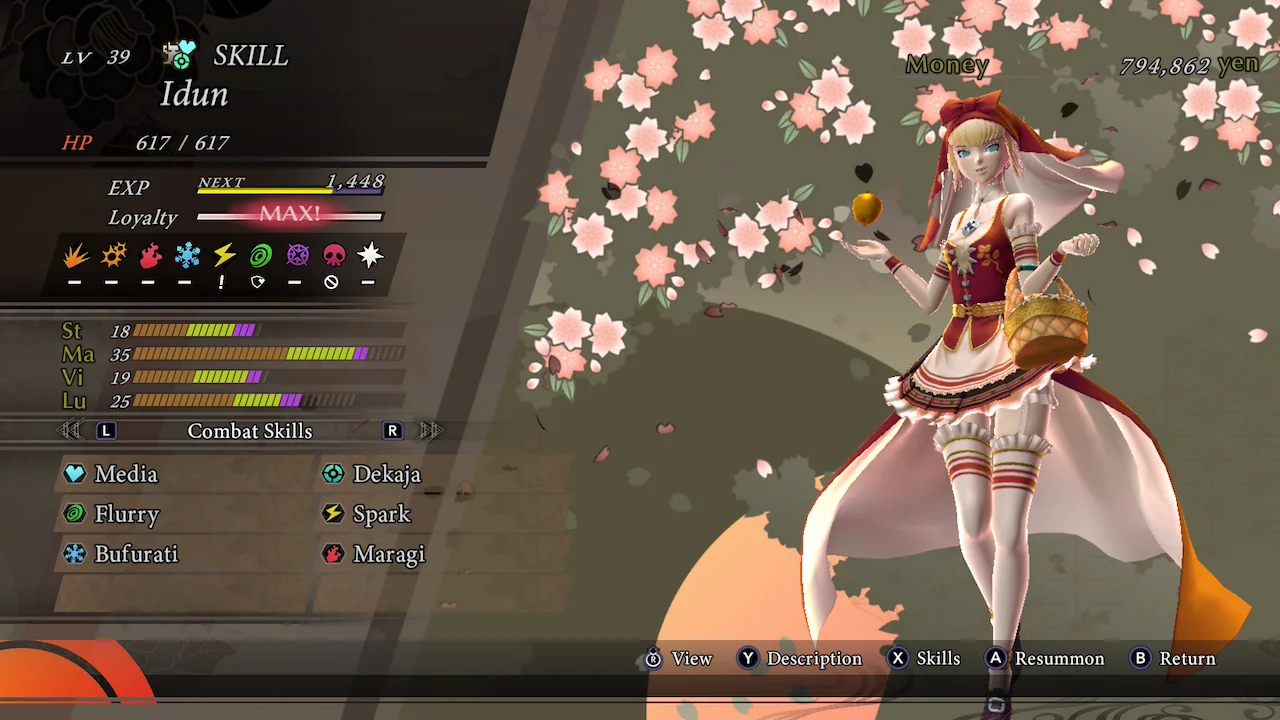The width and height of the screenshot is (1280, 720).
Task: Switch to next skill page arrow
Action: (x=430, y=431)
